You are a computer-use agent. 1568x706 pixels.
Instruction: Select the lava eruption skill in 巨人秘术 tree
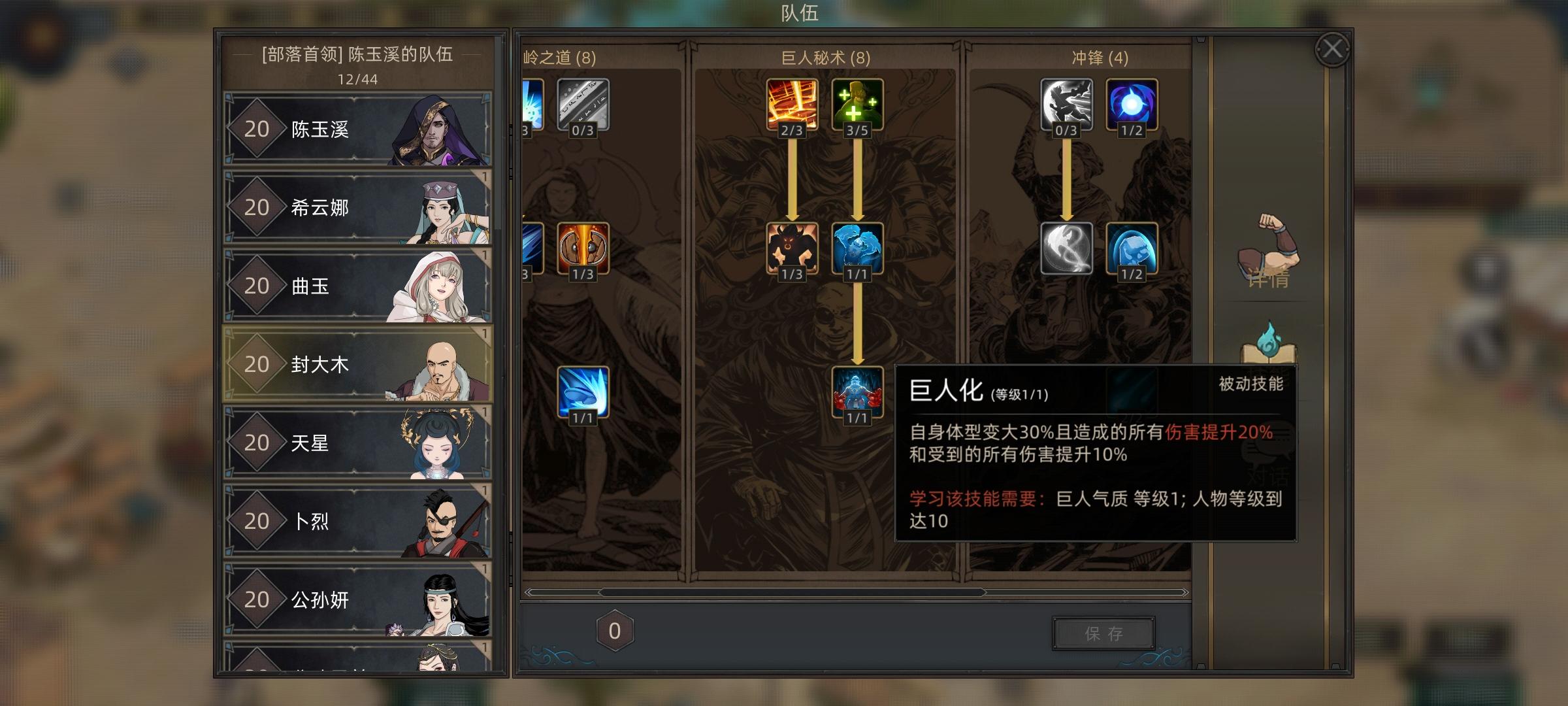pos(792,103)
